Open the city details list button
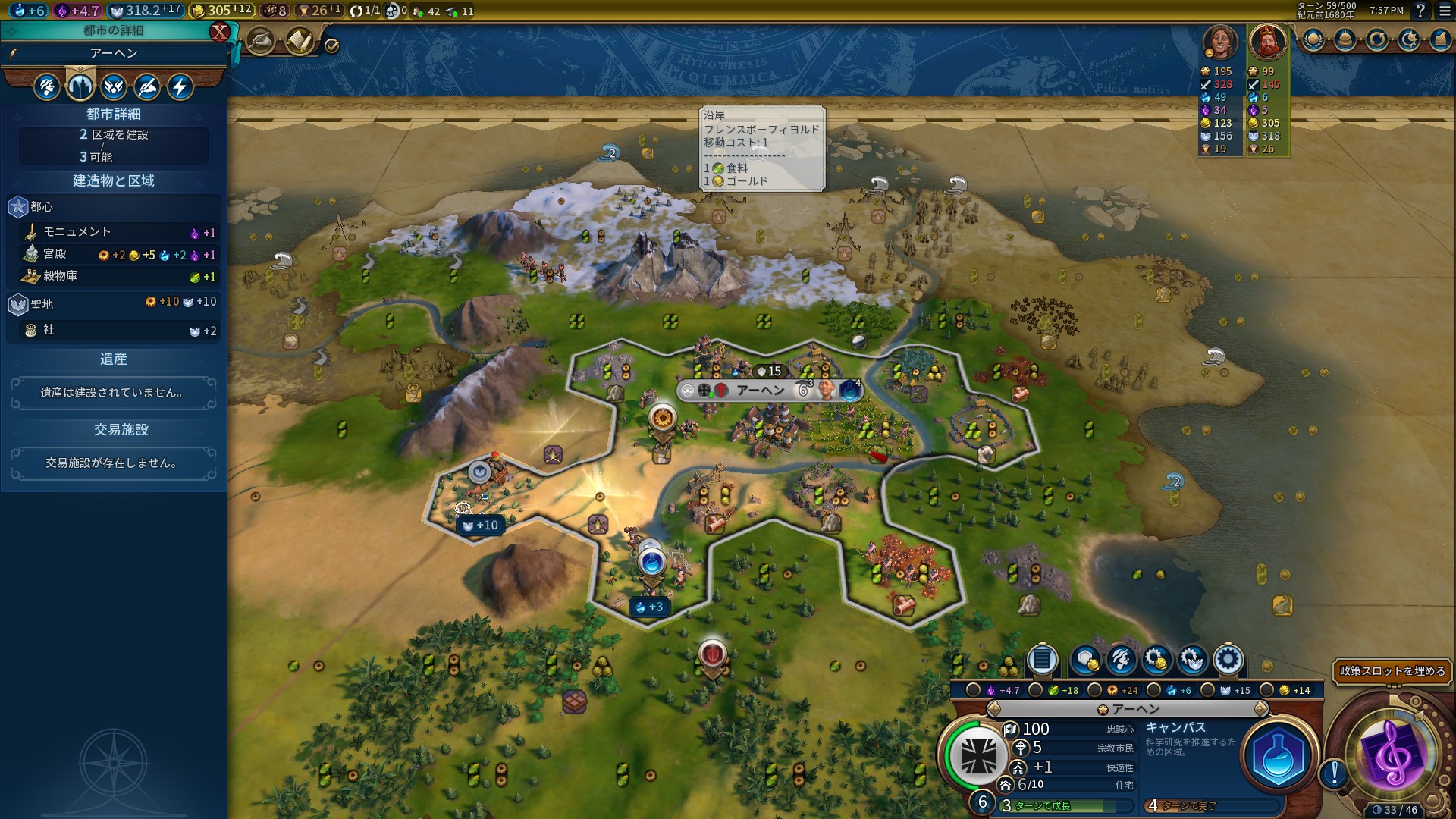This screenshot has width=1456, height=819. pos(1042,660)
